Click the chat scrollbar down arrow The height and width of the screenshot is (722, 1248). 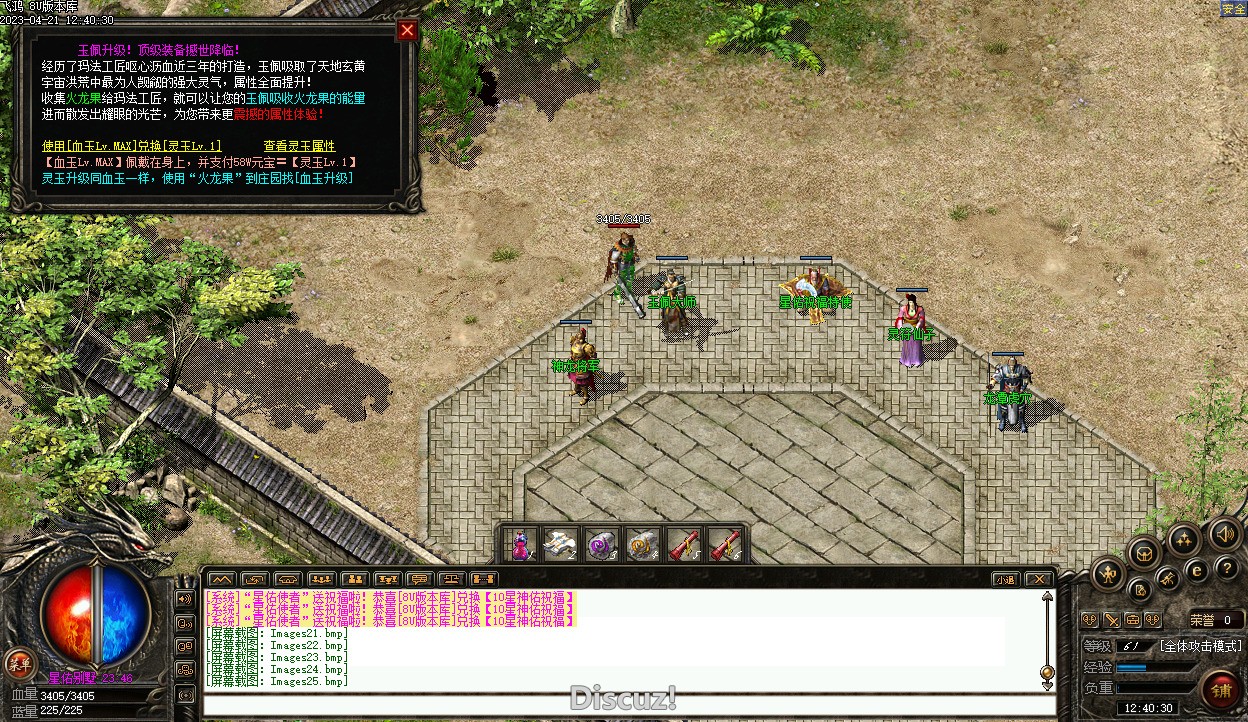1047,685
